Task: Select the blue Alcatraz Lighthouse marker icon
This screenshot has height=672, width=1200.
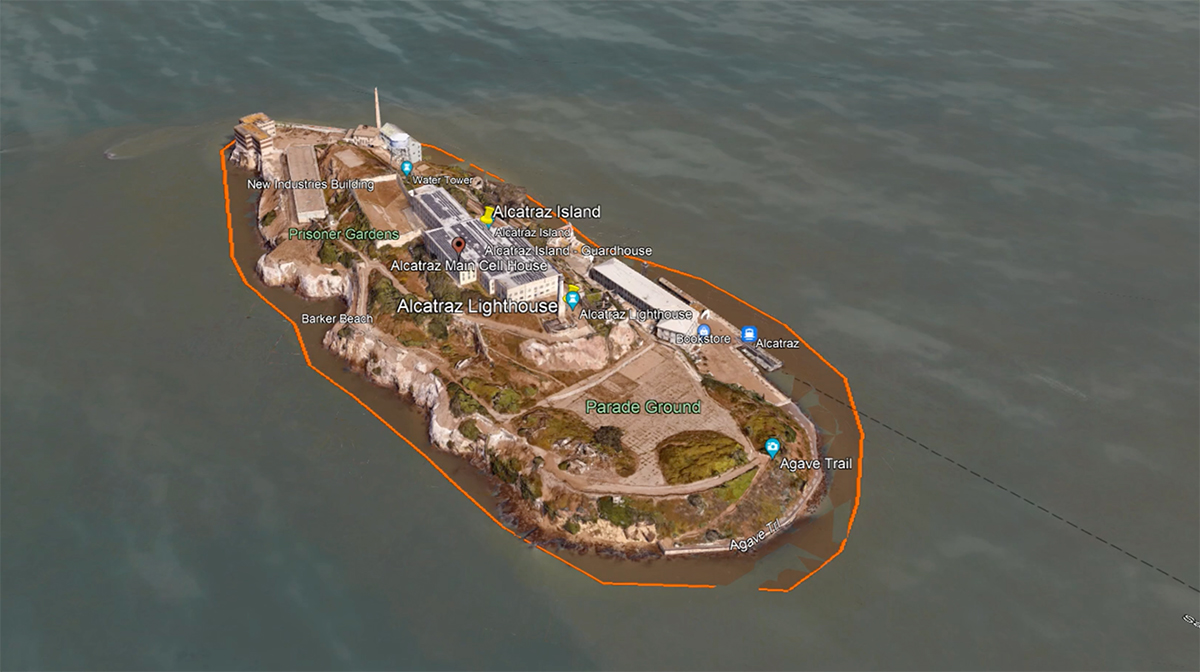Action: 573,298
